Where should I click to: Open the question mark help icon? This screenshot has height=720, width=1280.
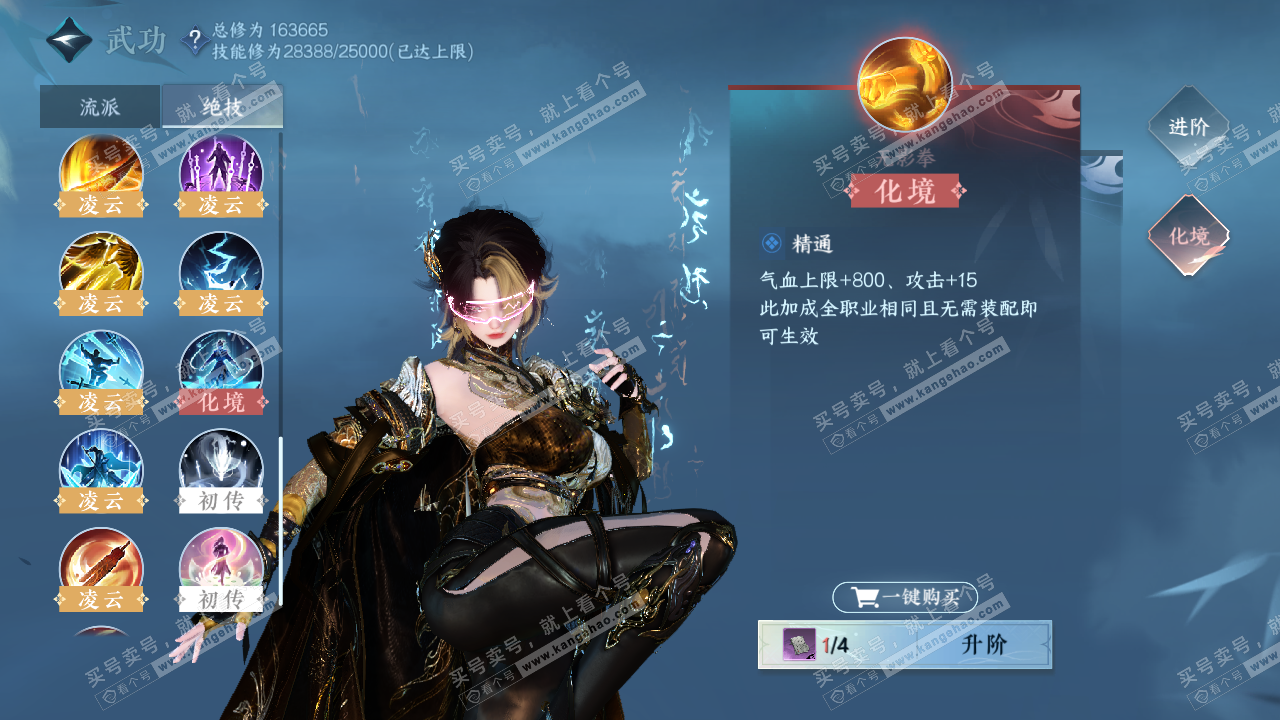[x=194, y=41]
